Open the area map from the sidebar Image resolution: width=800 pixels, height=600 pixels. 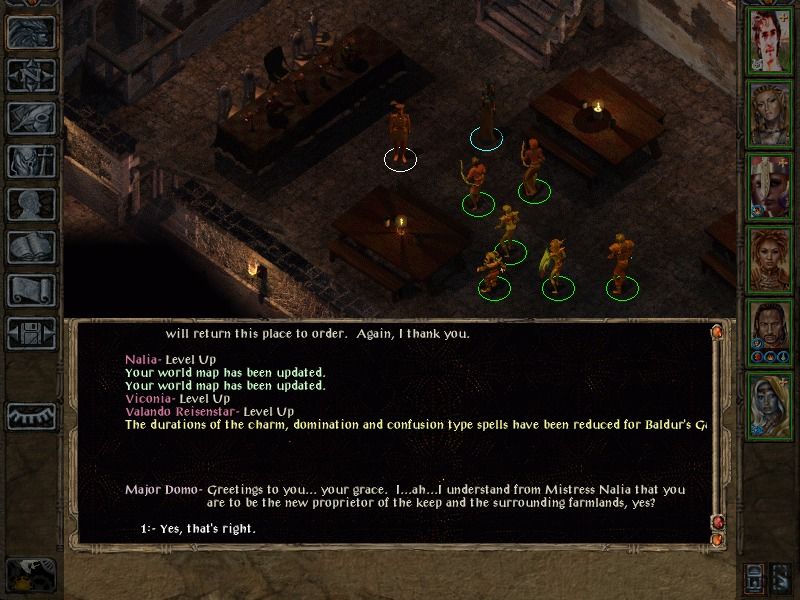coord(31,74)
